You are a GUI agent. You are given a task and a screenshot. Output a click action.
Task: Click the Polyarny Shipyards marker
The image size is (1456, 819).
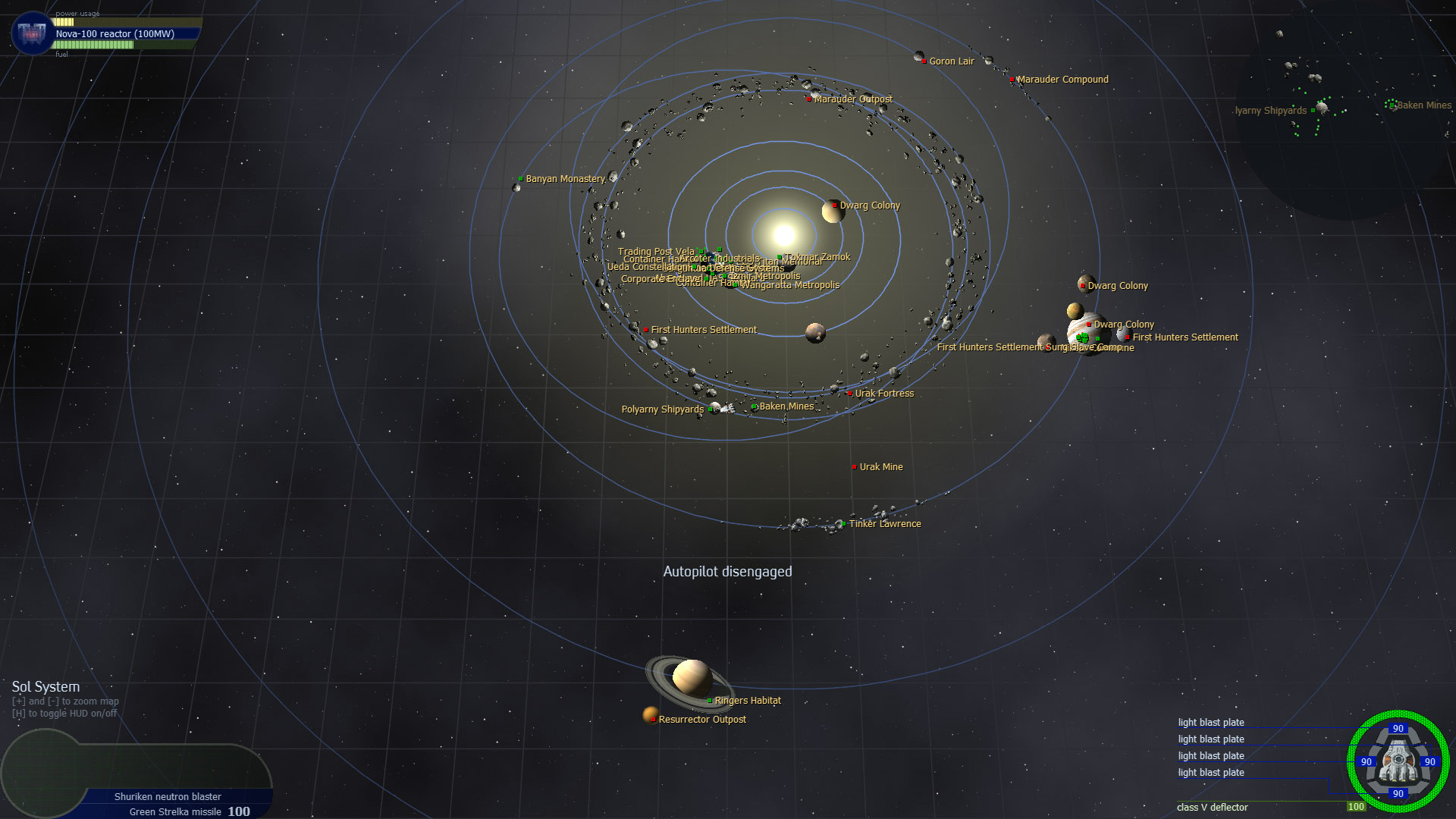[710, 409]
